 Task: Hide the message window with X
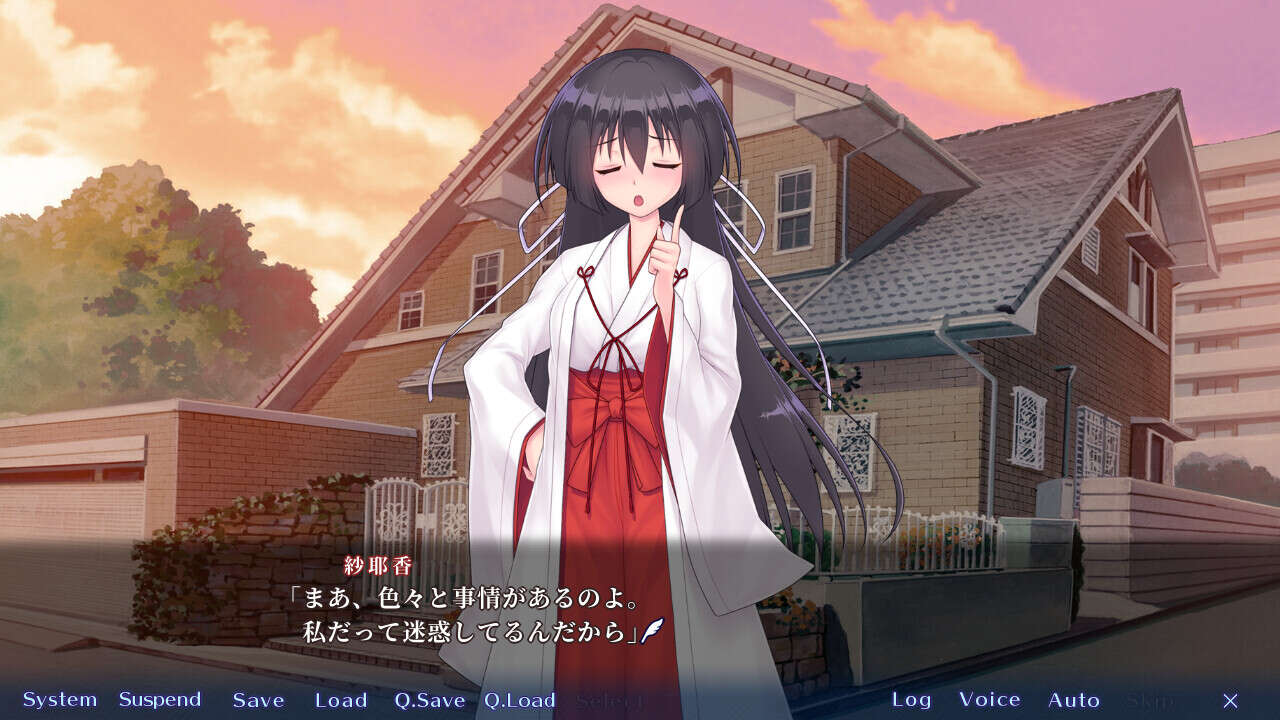tap(1230, 700)
